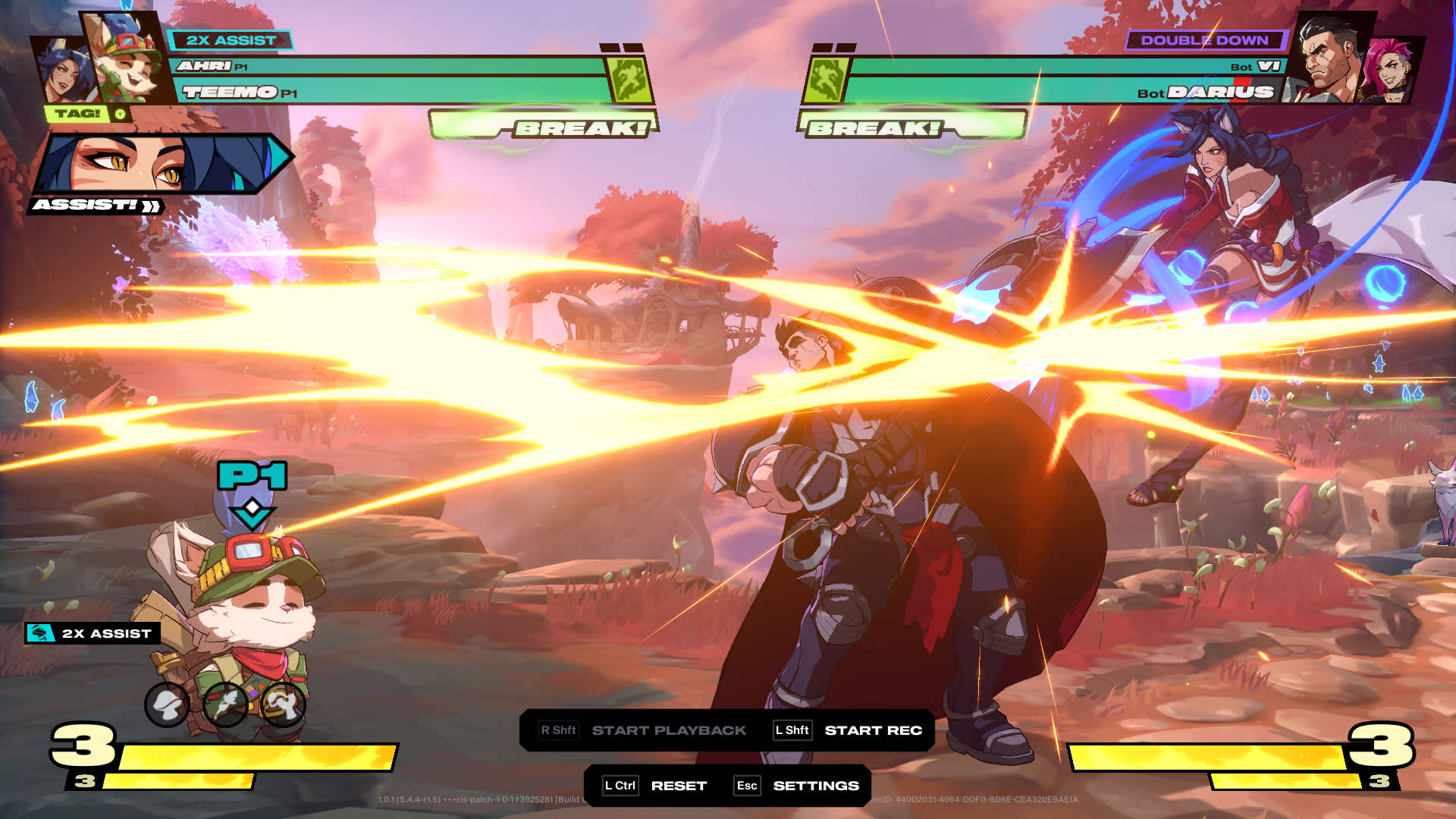Activate the Start Rec button
The width and height of the screenshot is (1456, 819).
[x=872, y=730]
